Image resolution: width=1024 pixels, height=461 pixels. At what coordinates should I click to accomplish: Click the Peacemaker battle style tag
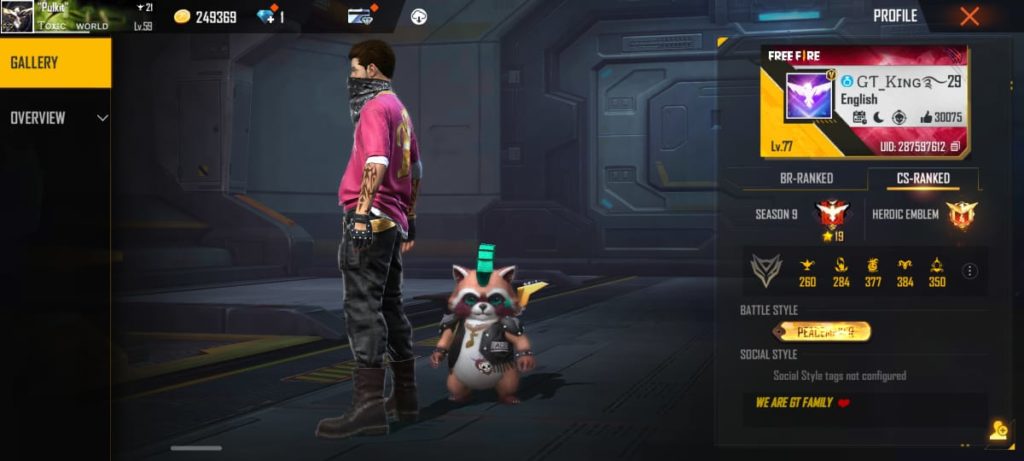coord(821,331)
